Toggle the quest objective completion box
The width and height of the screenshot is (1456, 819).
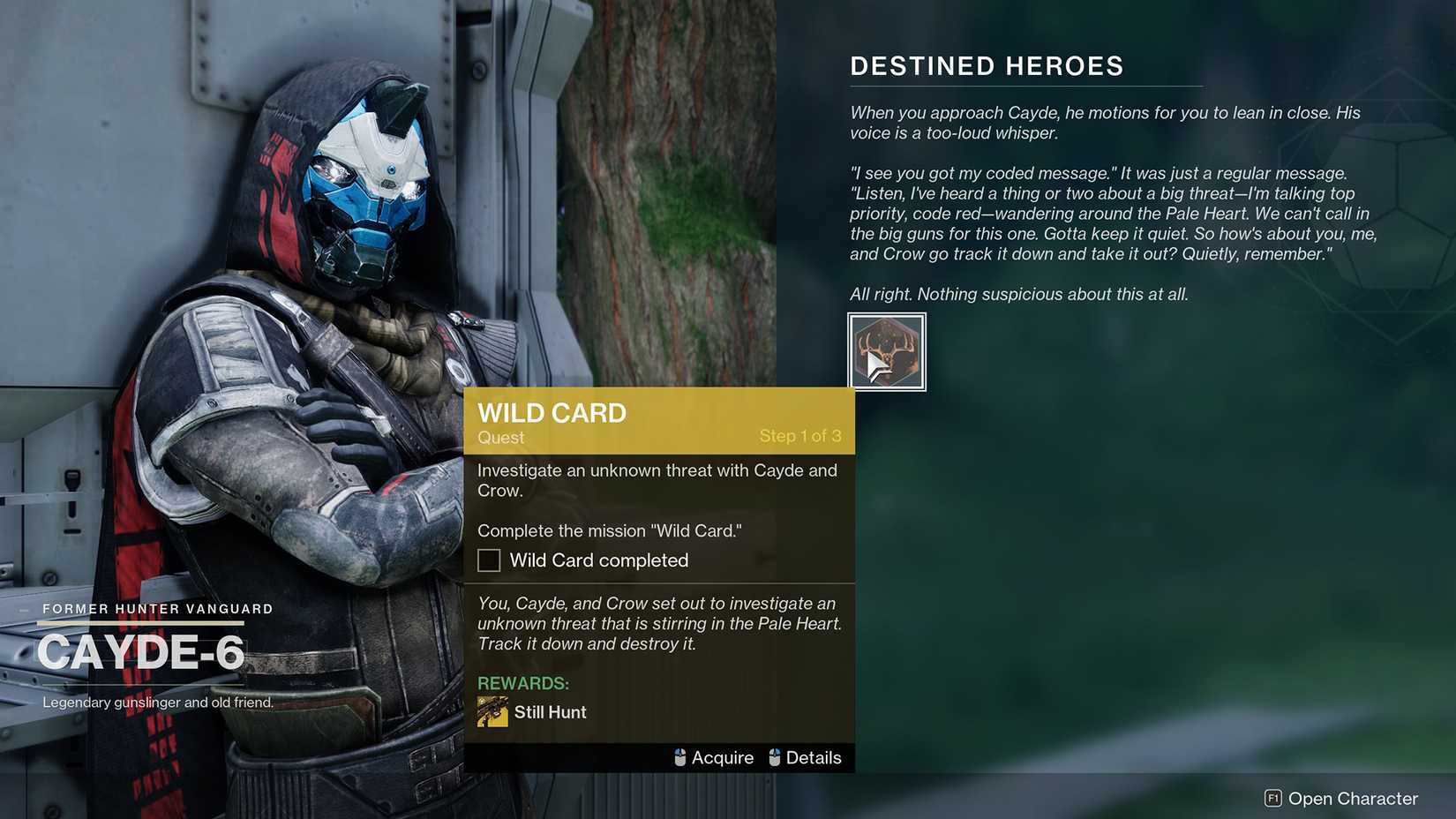tap(488, 560)
